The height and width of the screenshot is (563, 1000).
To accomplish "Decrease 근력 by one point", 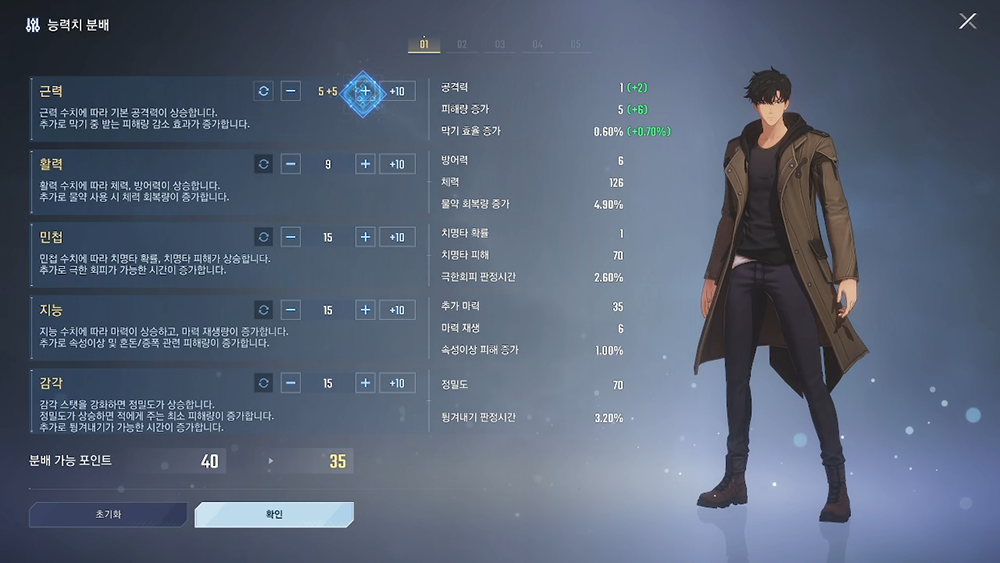I will 291,91.
